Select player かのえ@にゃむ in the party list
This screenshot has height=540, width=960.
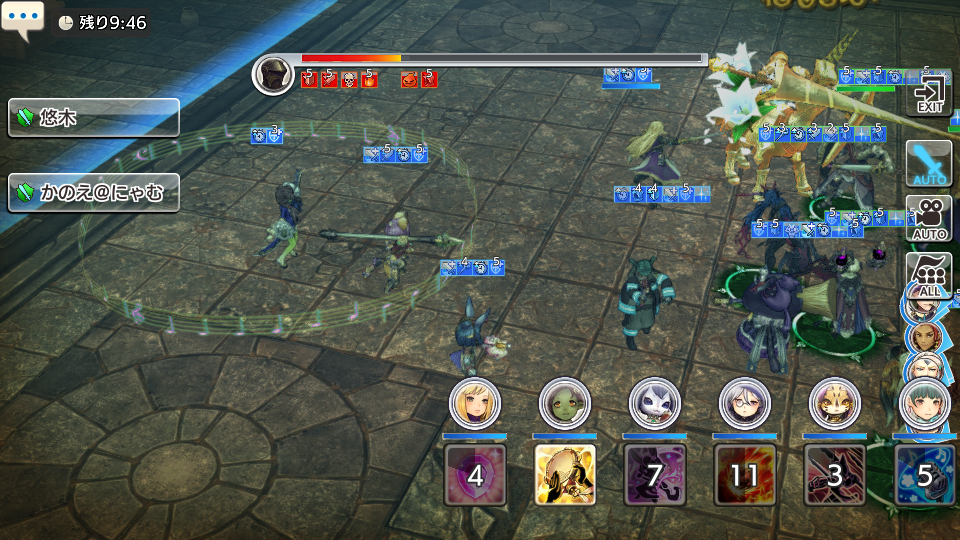point(94,192)
